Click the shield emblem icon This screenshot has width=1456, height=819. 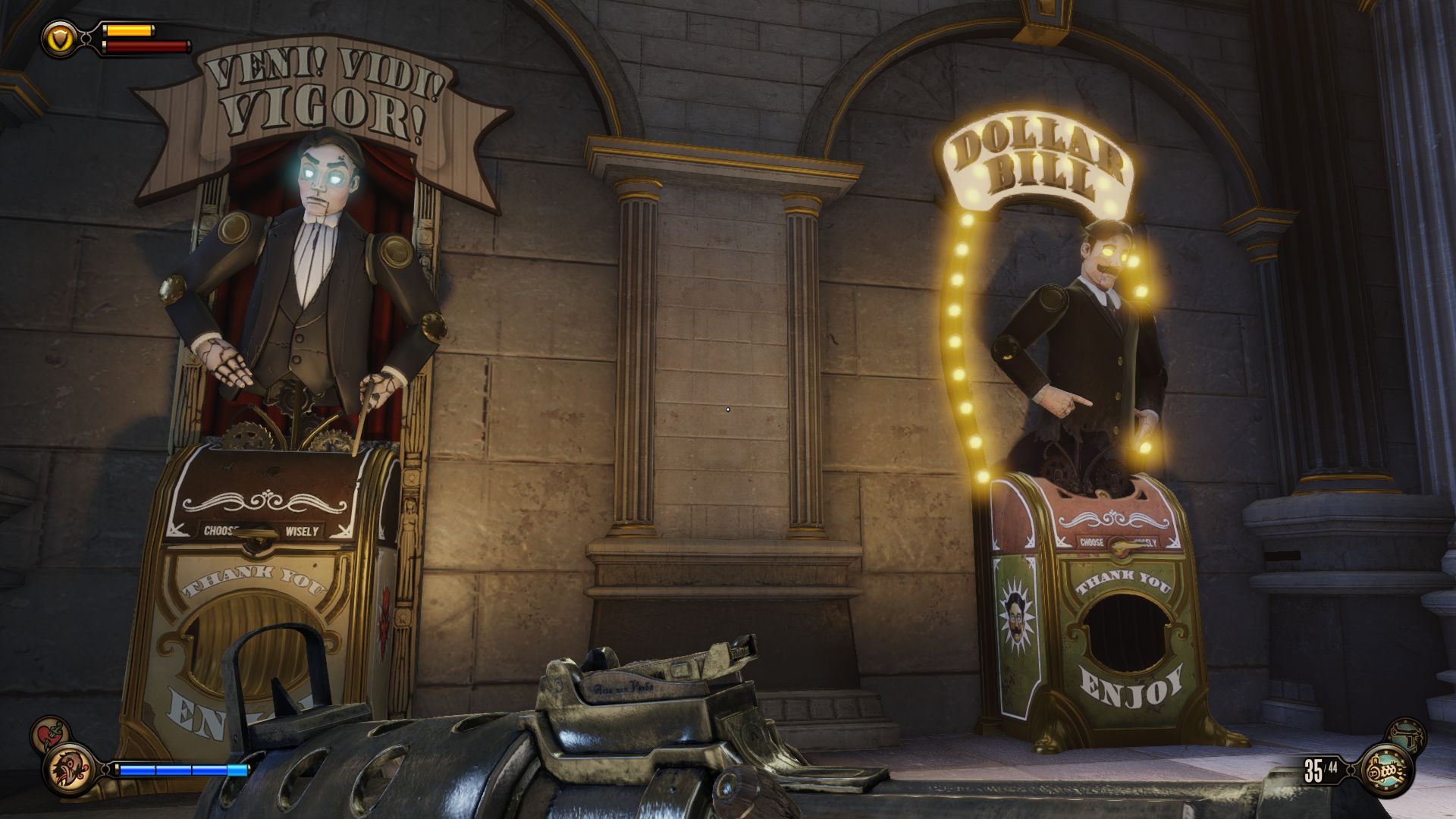58,38
